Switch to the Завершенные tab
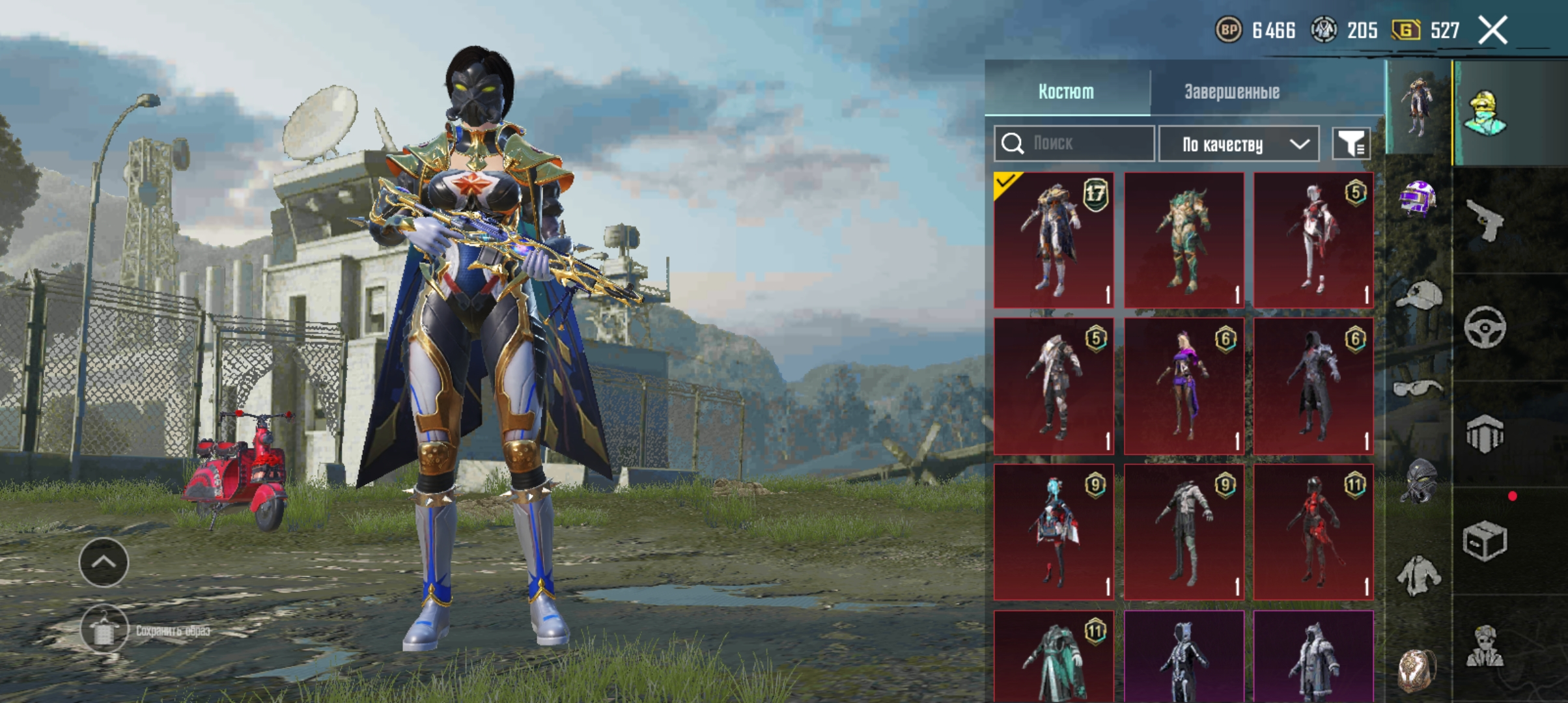1568x703 pixels. [1231, 92]
